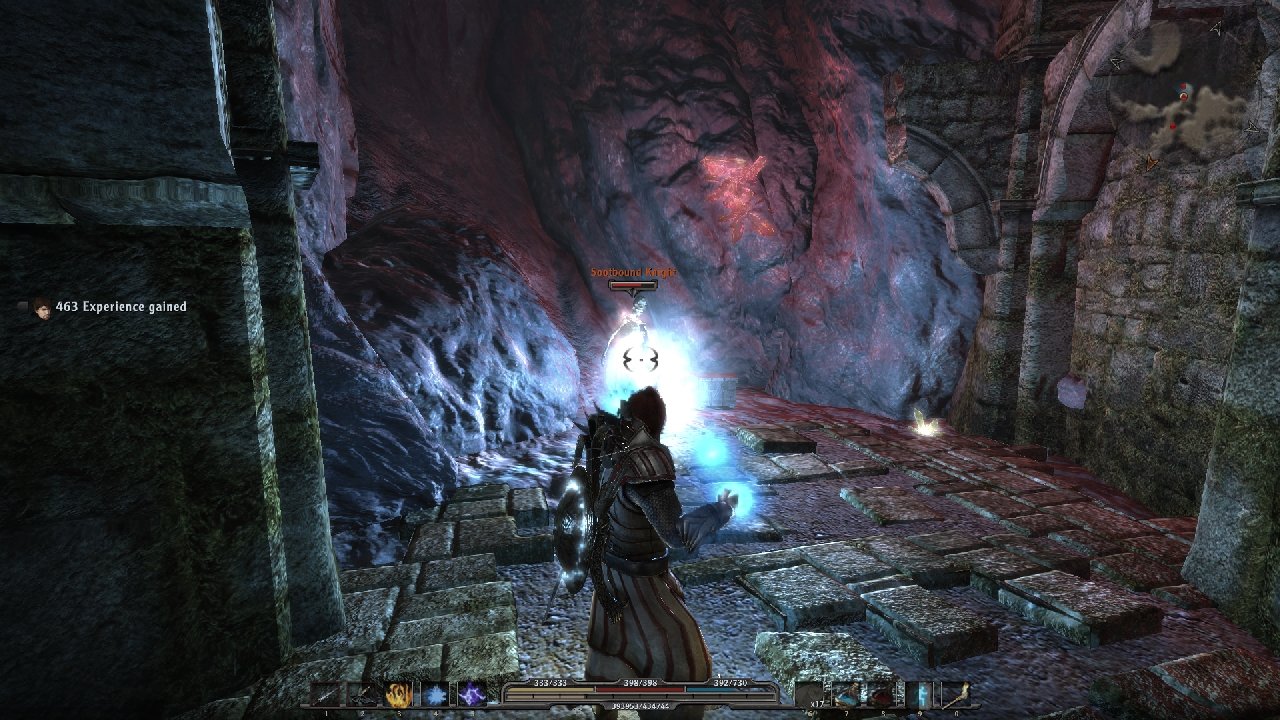Use the purple lightning spell icon
The width and height of the screenshot is (1280, 720).
tap(471, 695)
